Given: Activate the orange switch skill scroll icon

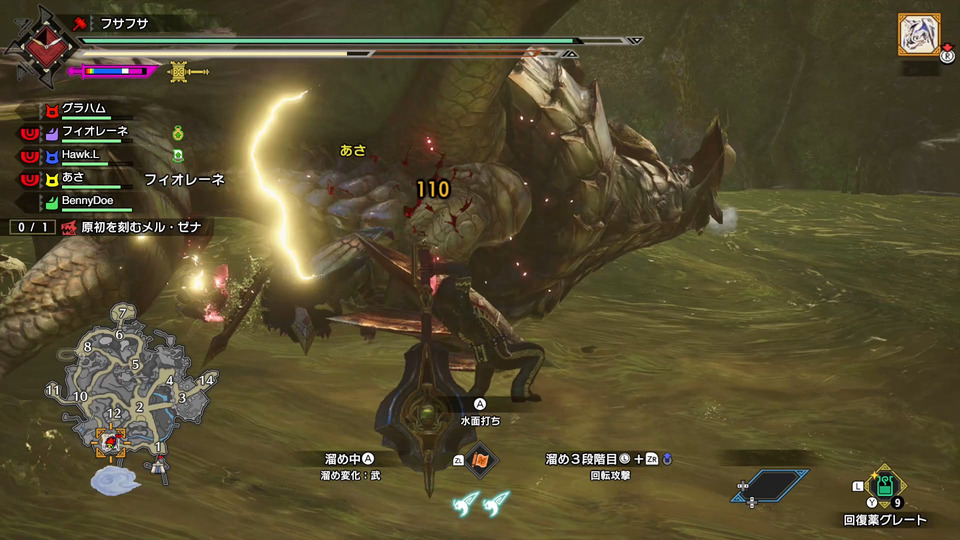Looking at the screenshot, I should coord(482,461).
